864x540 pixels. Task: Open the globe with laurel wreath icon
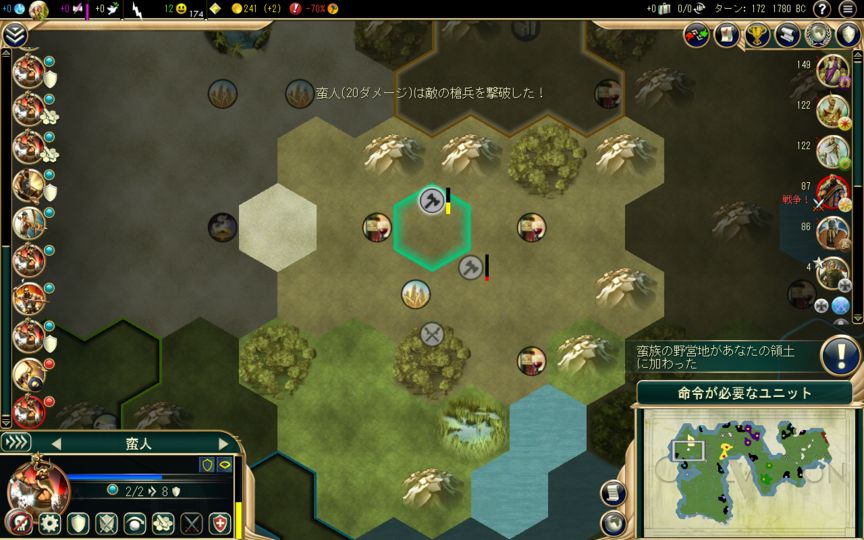(x=818, y=35)
